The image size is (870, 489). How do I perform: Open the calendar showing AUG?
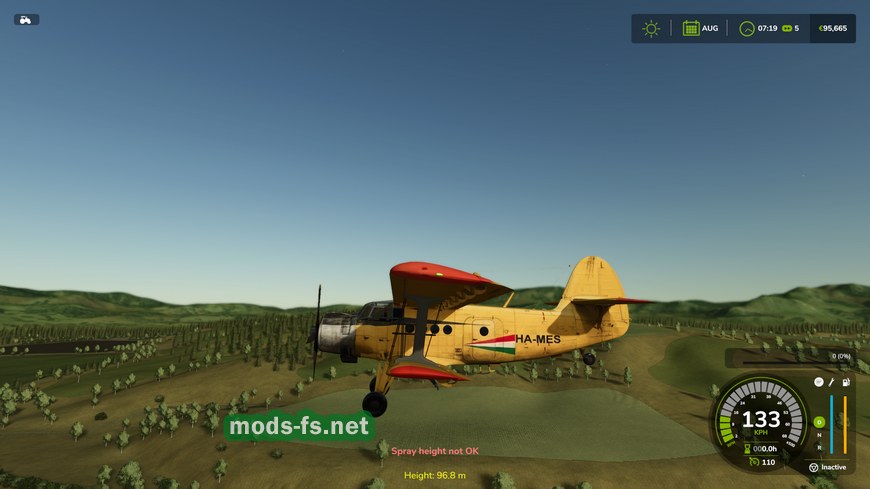[691, 28]
